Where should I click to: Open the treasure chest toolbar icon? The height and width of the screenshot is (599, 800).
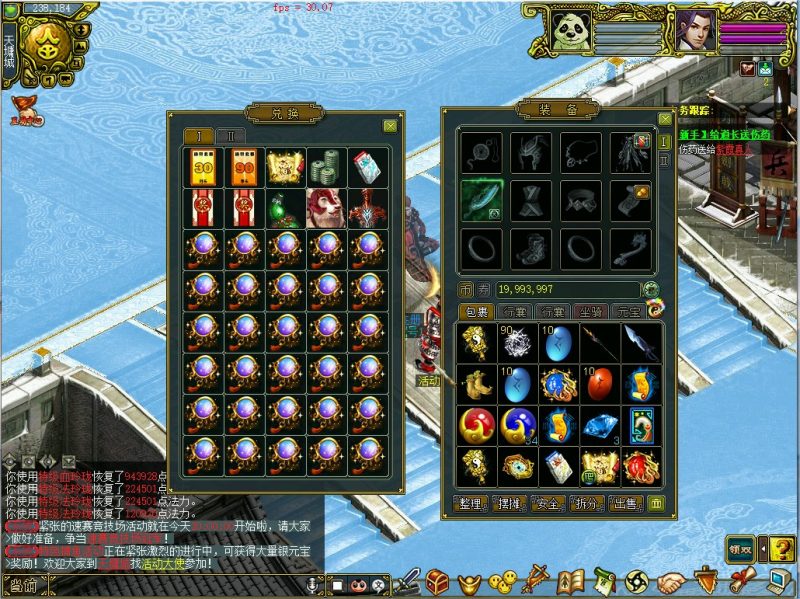437,580
